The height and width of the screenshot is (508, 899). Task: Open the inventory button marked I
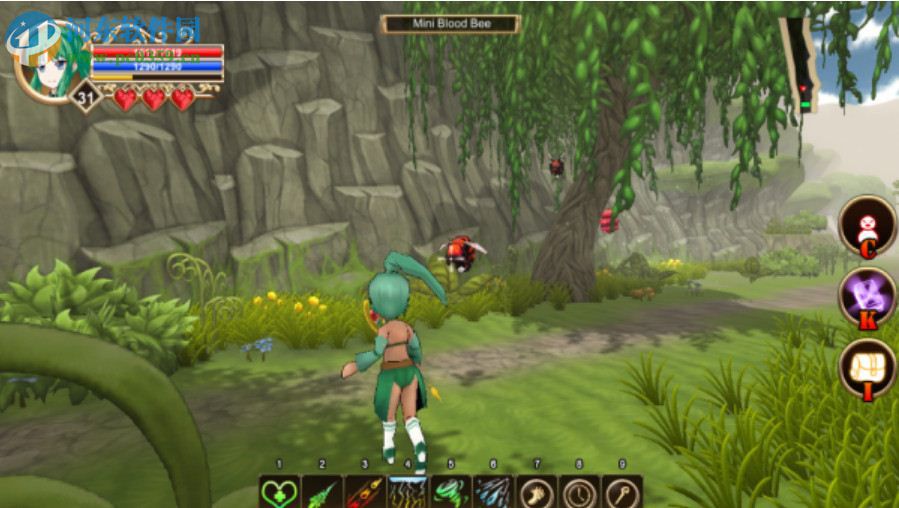click(866, 368)
